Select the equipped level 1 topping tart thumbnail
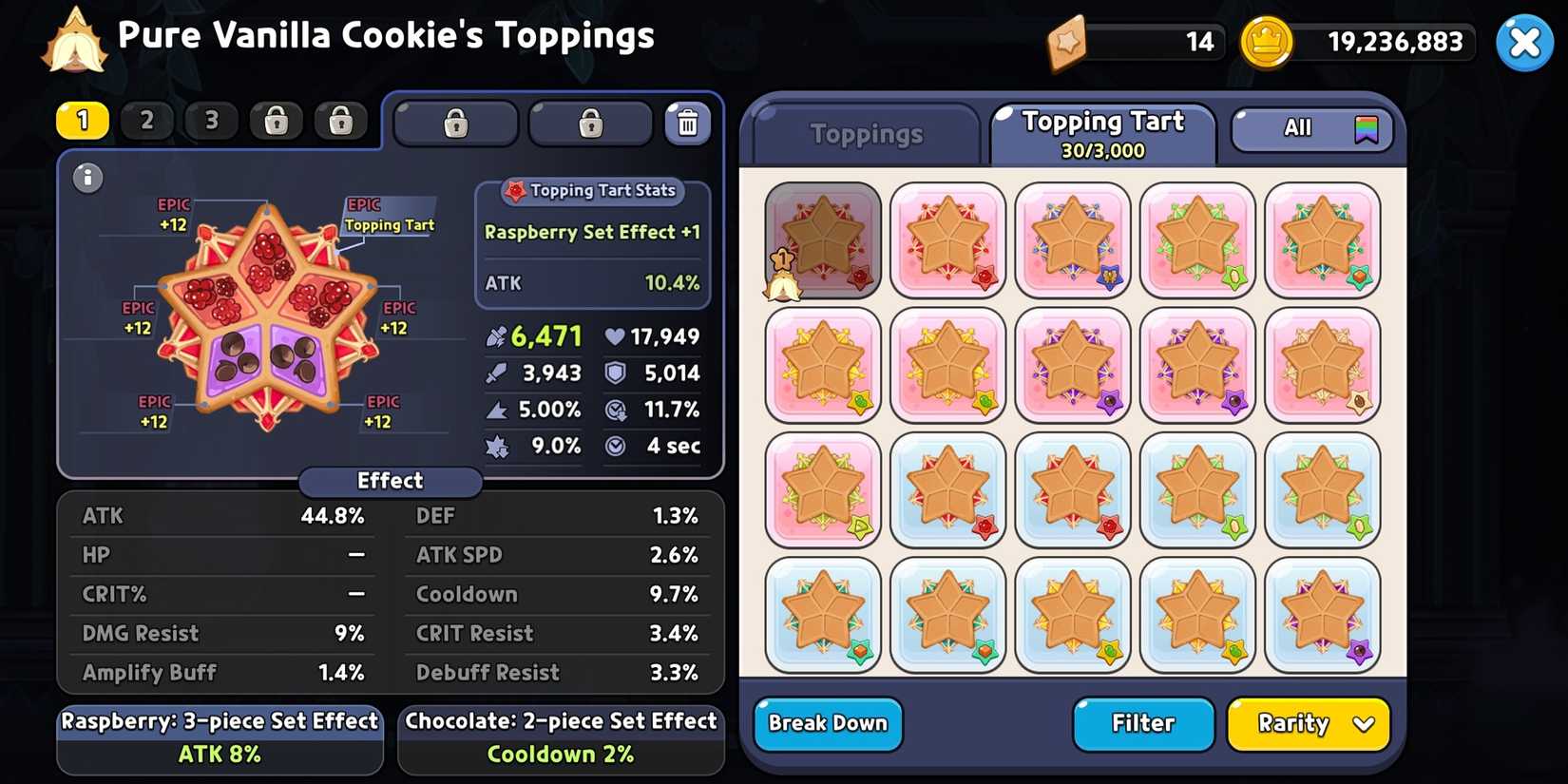Image resolution: width=1568 pixels, height=784 pixels. (x=822, y=240)
